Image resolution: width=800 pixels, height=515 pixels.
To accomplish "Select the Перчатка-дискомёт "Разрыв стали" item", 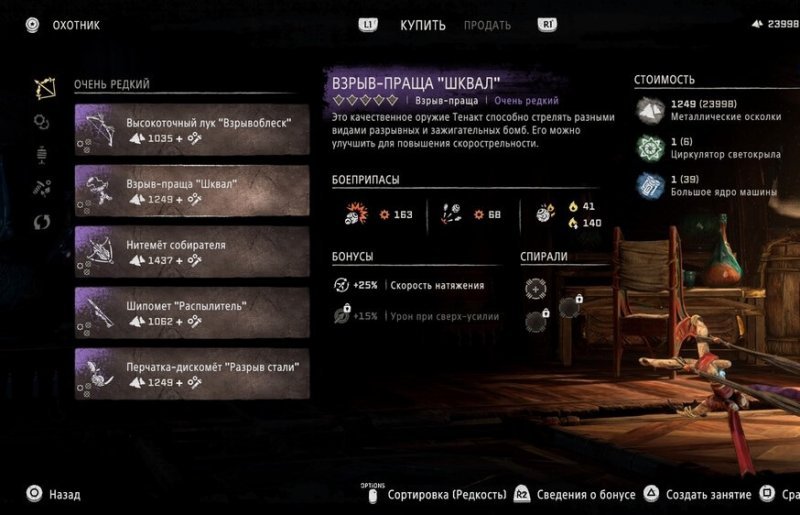I will tap(191, 374).
